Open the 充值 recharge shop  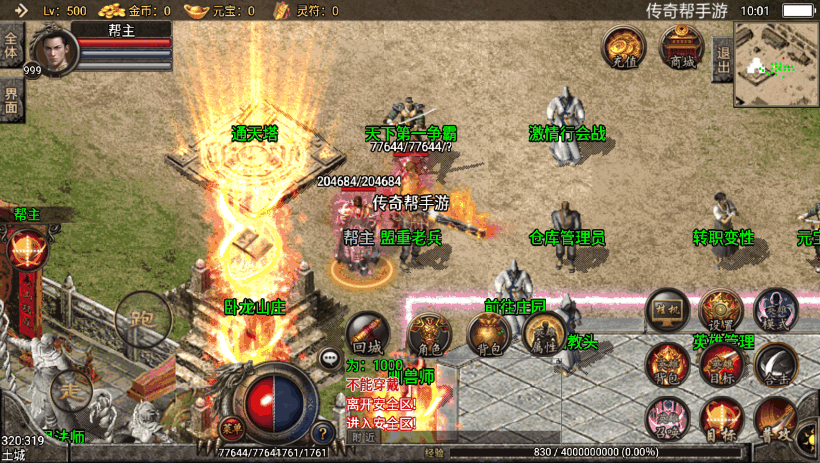(x=622, y=48)
